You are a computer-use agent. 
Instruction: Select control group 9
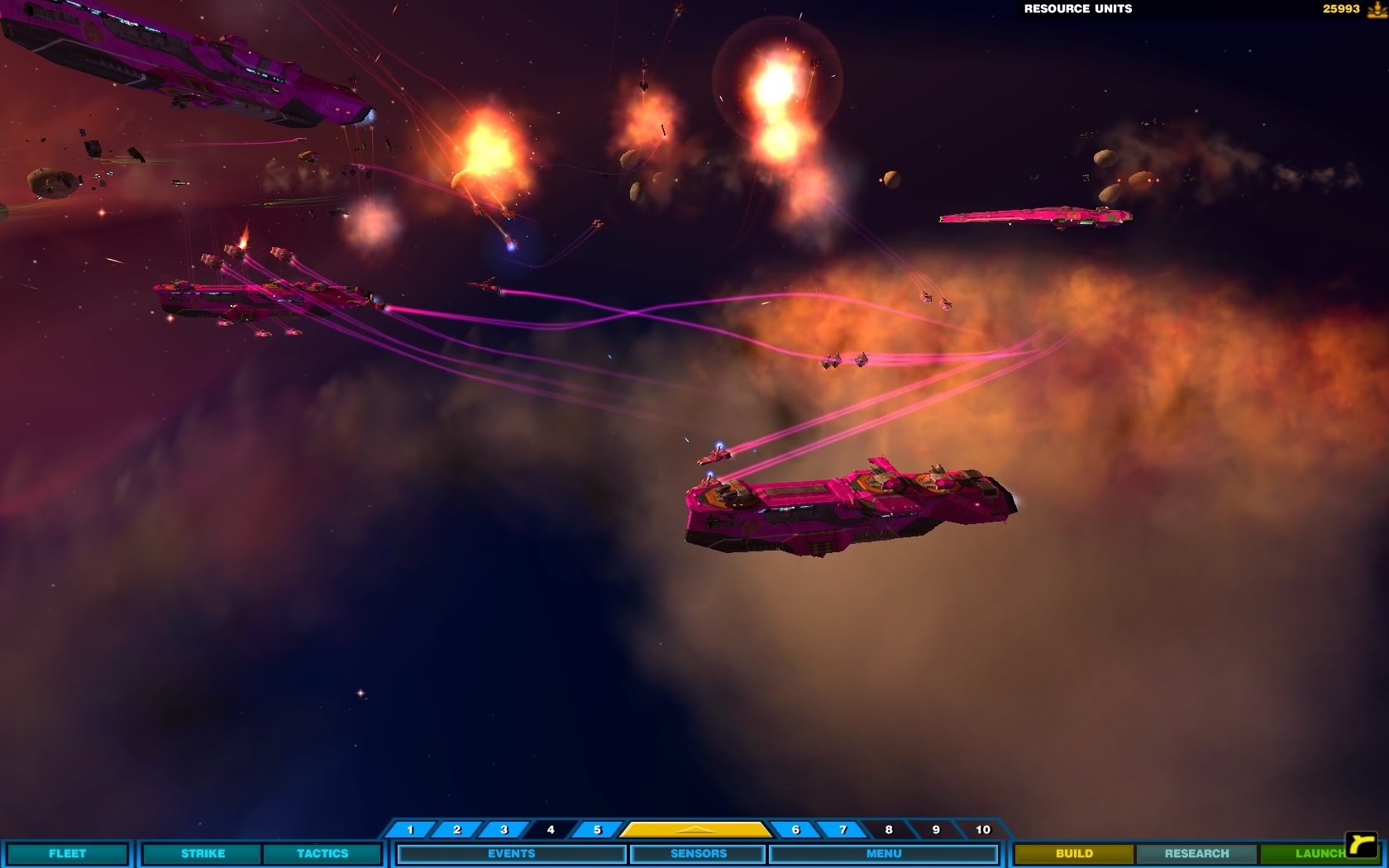[936, 829]
